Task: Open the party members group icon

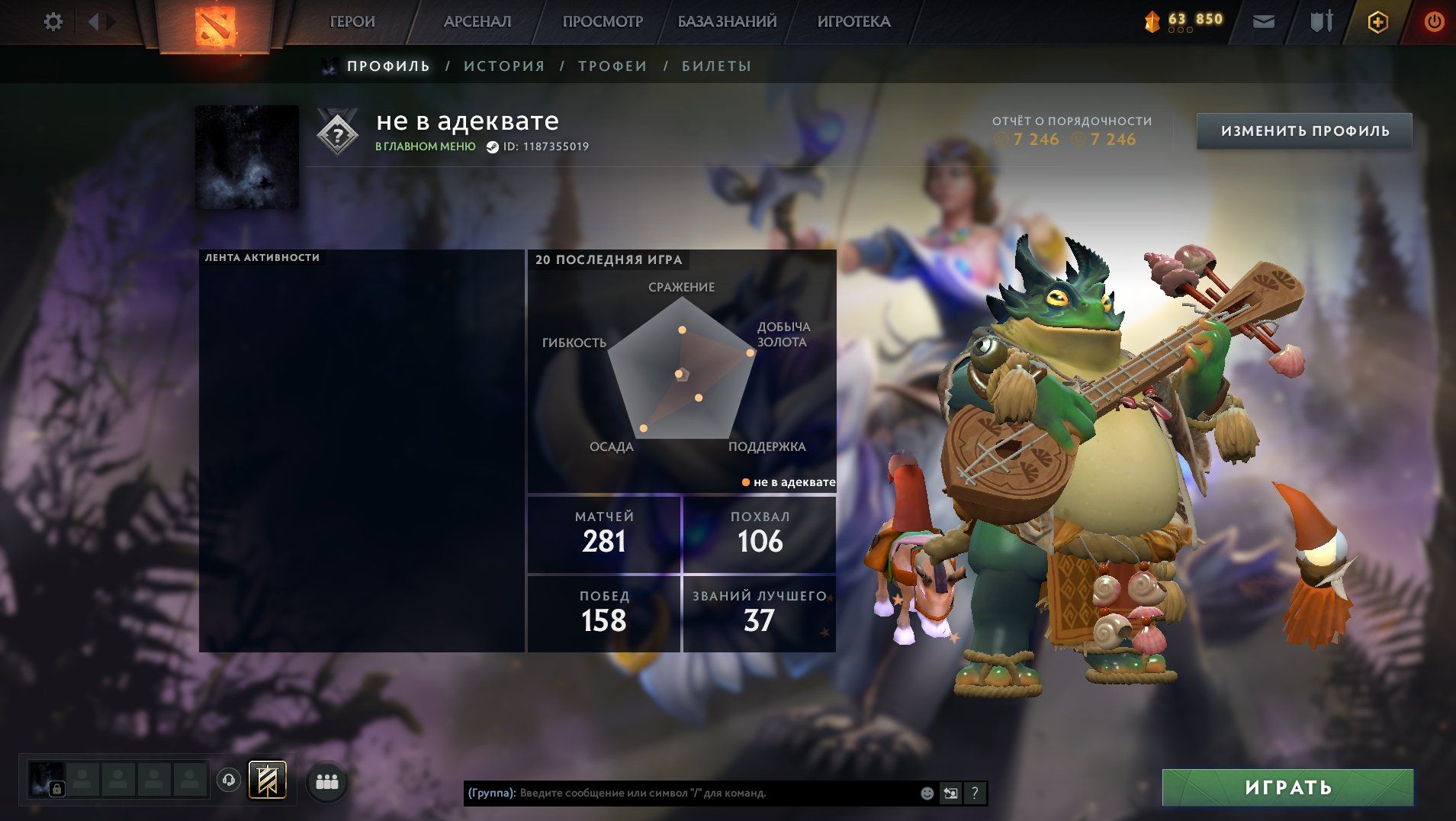Action: point(327,781)
